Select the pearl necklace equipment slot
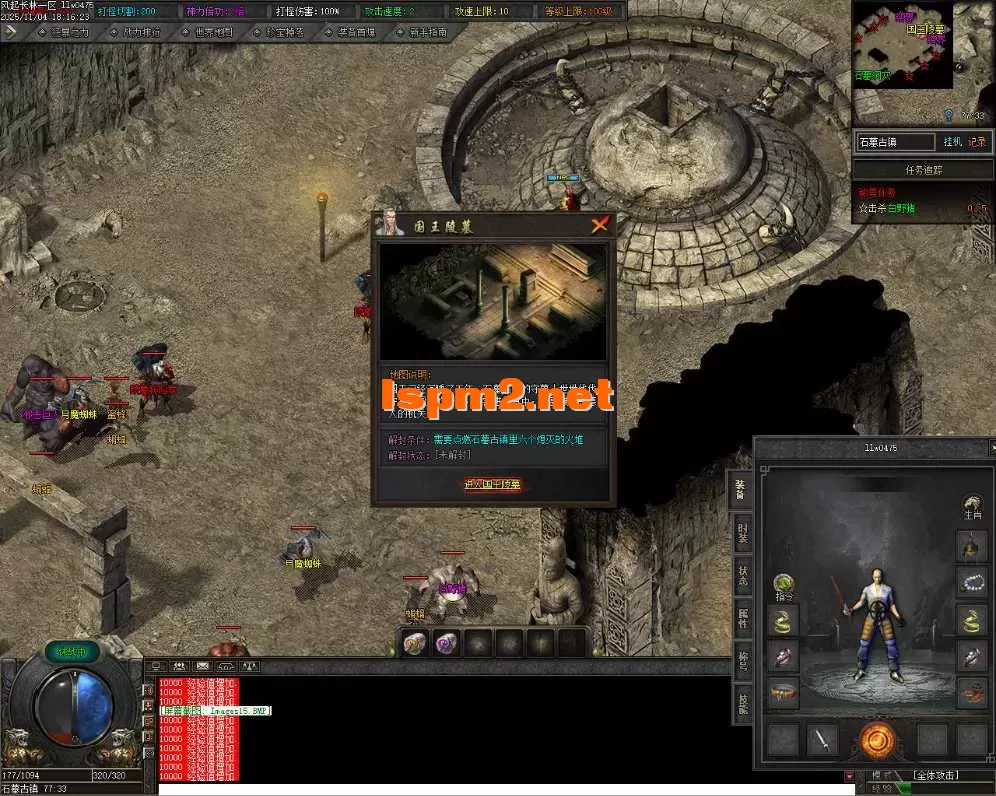 click(x=971, y=582)
